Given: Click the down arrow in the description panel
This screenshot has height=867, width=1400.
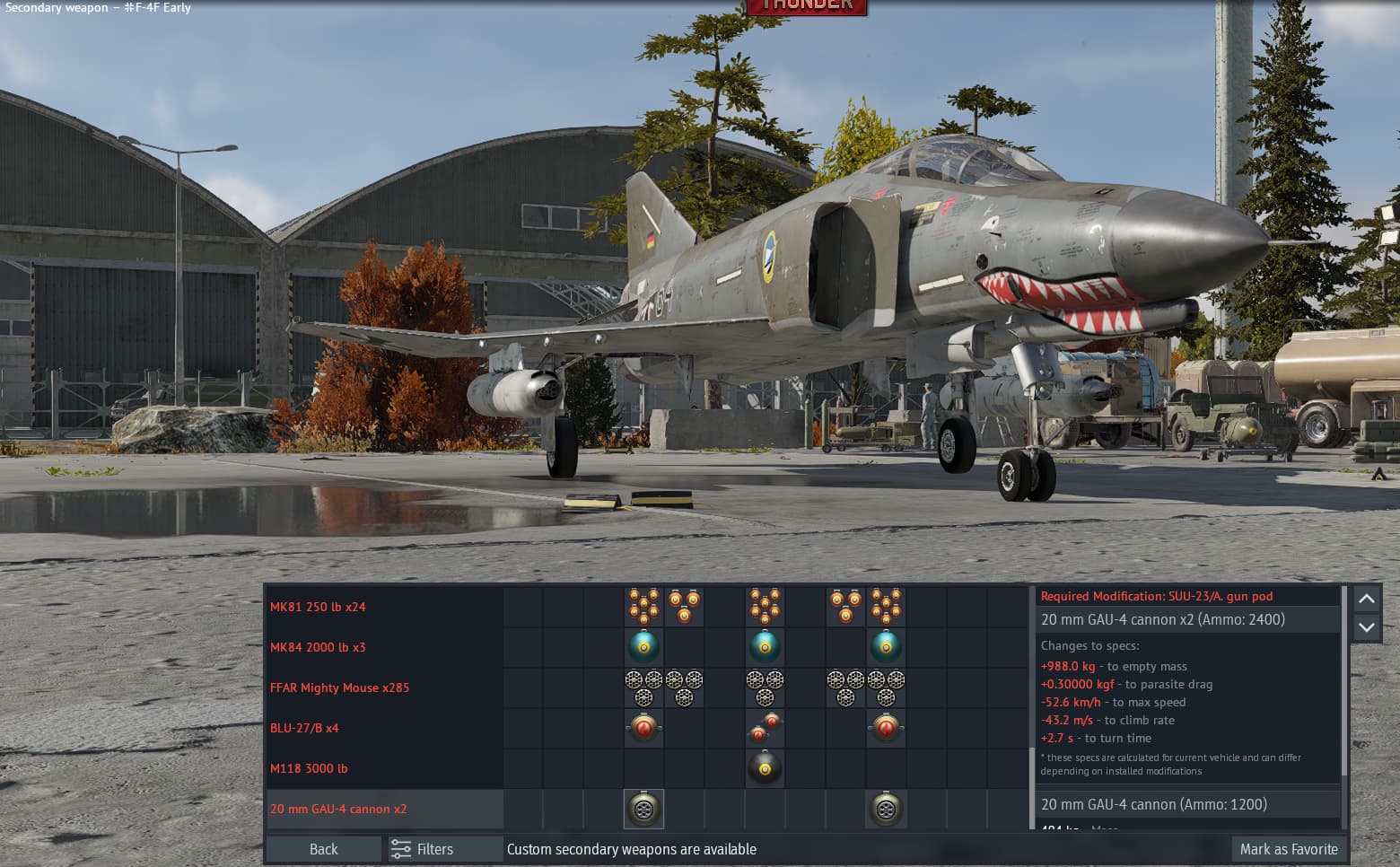Looking at the screenshot, I should [x=1366, y=627].
